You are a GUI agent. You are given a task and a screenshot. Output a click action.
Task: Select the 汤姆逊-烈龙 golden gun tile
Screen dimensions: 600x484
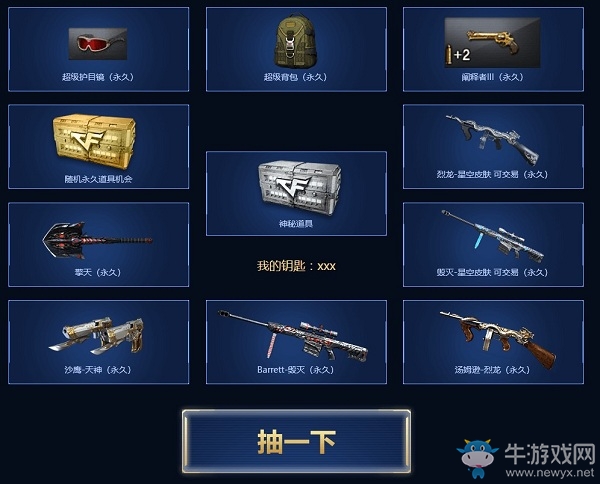pos(492,342)
